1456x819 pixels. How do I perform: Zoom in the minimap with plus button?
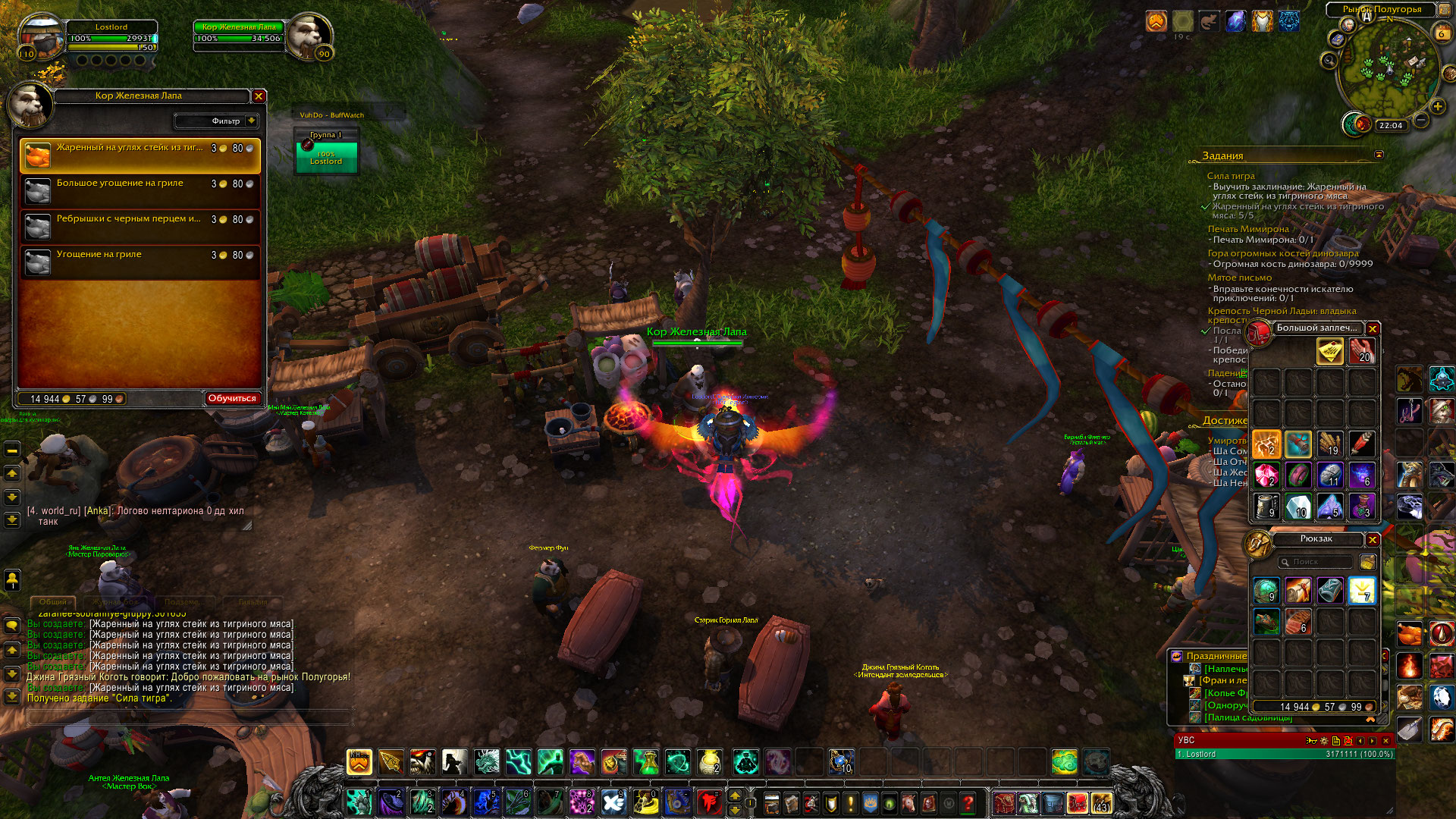1437,106
